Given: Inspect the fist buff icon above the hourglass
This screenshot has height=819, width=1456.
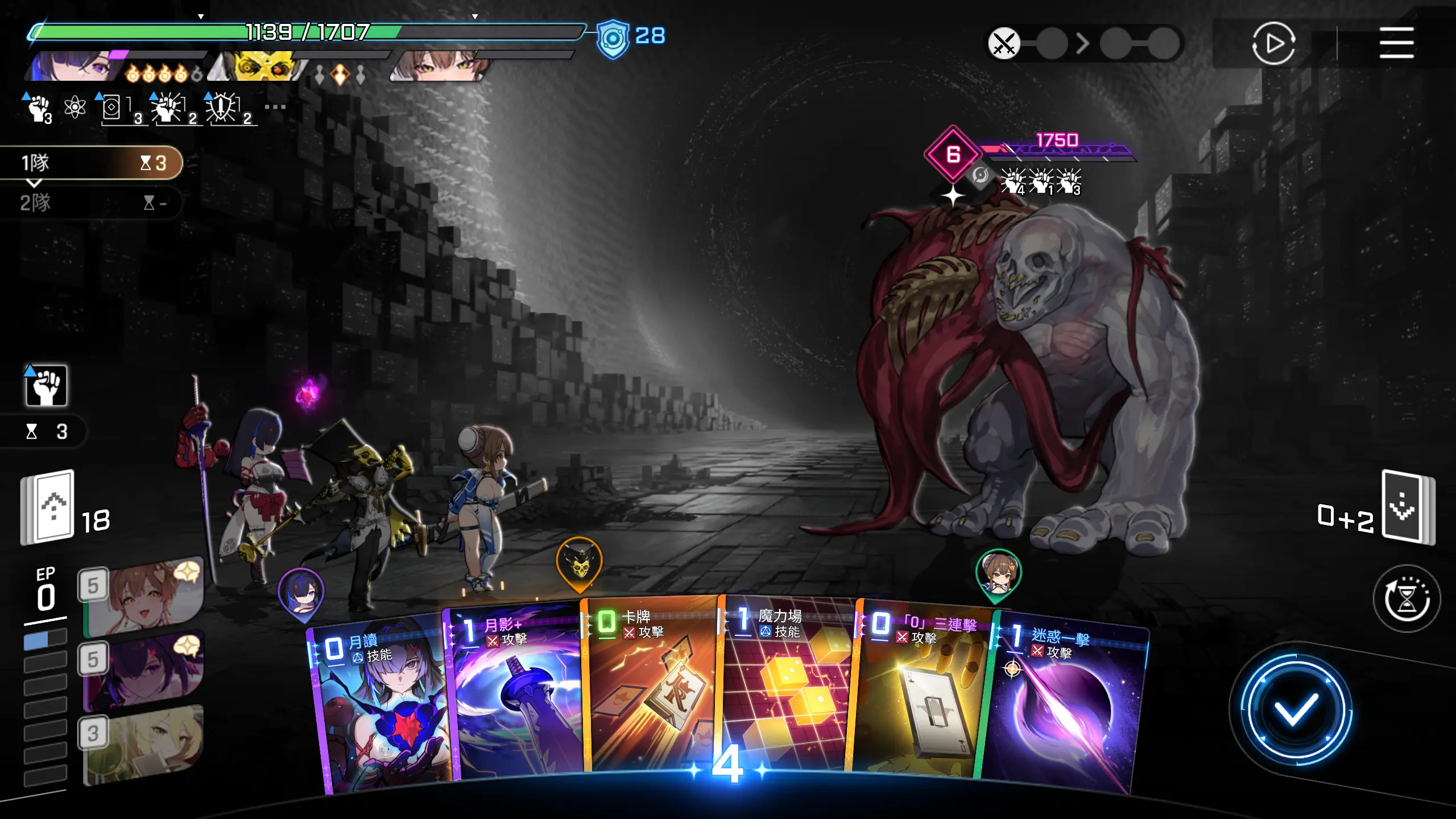Looking at the screenshot, I should pos(46,386).
